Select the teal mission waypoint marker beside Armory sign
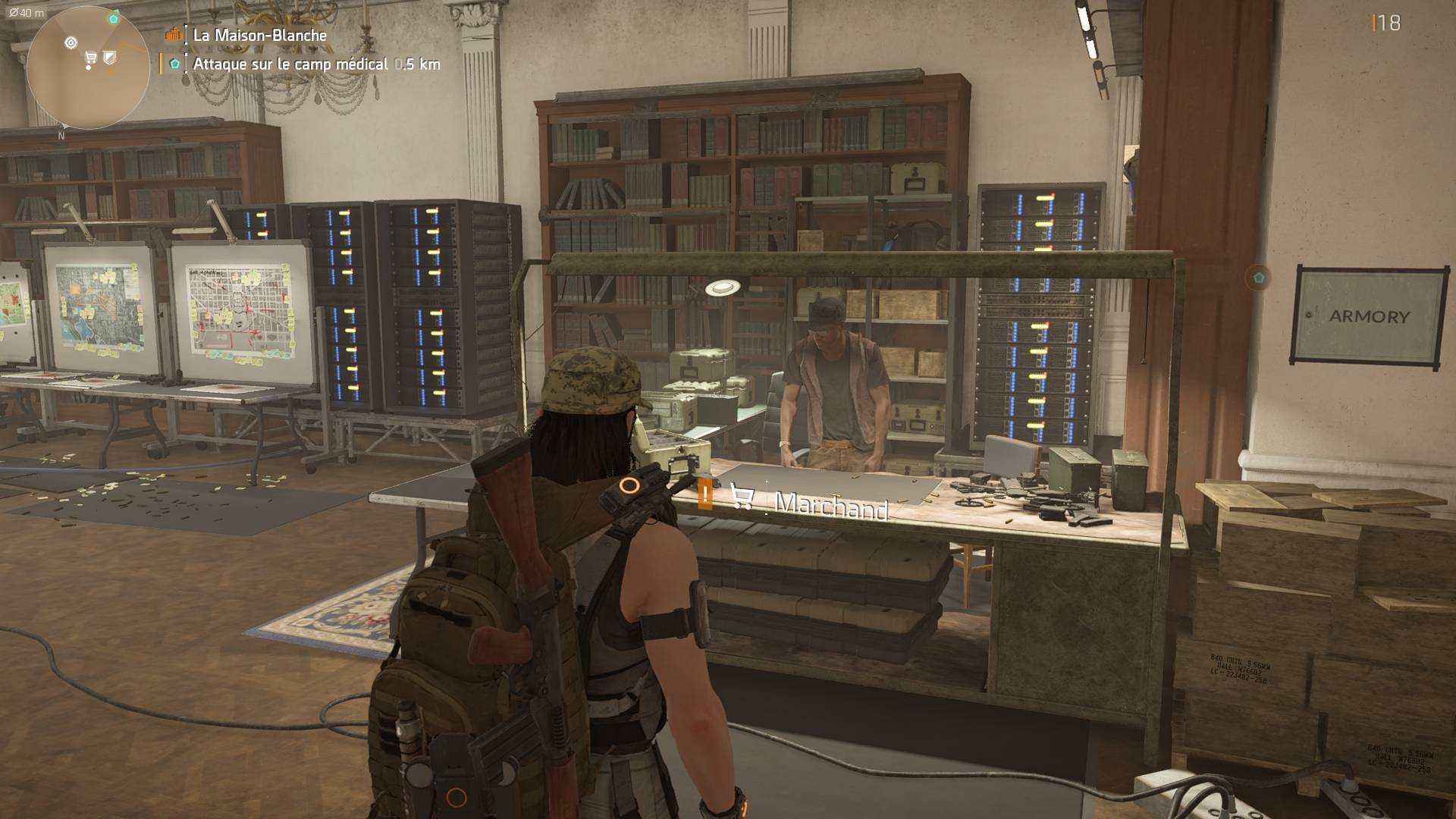 (x=1259, y=276)
